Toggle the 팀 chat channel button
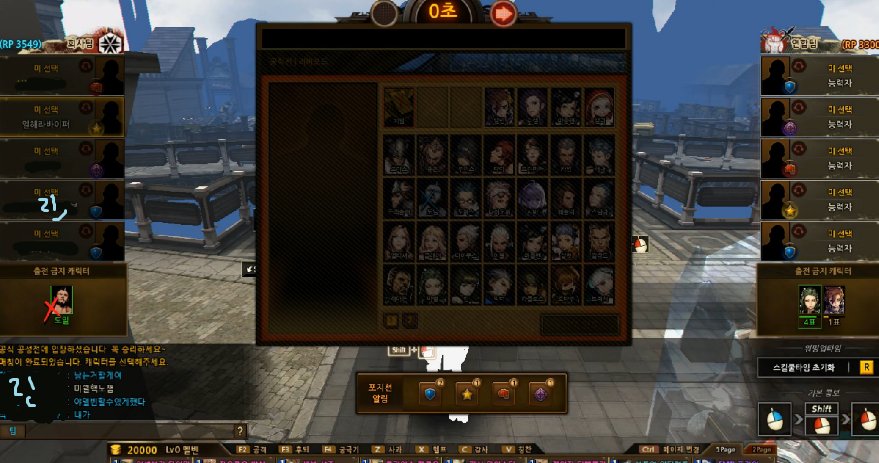The width and height of the screenshot is (879, 463). click(x=14, y=430)
